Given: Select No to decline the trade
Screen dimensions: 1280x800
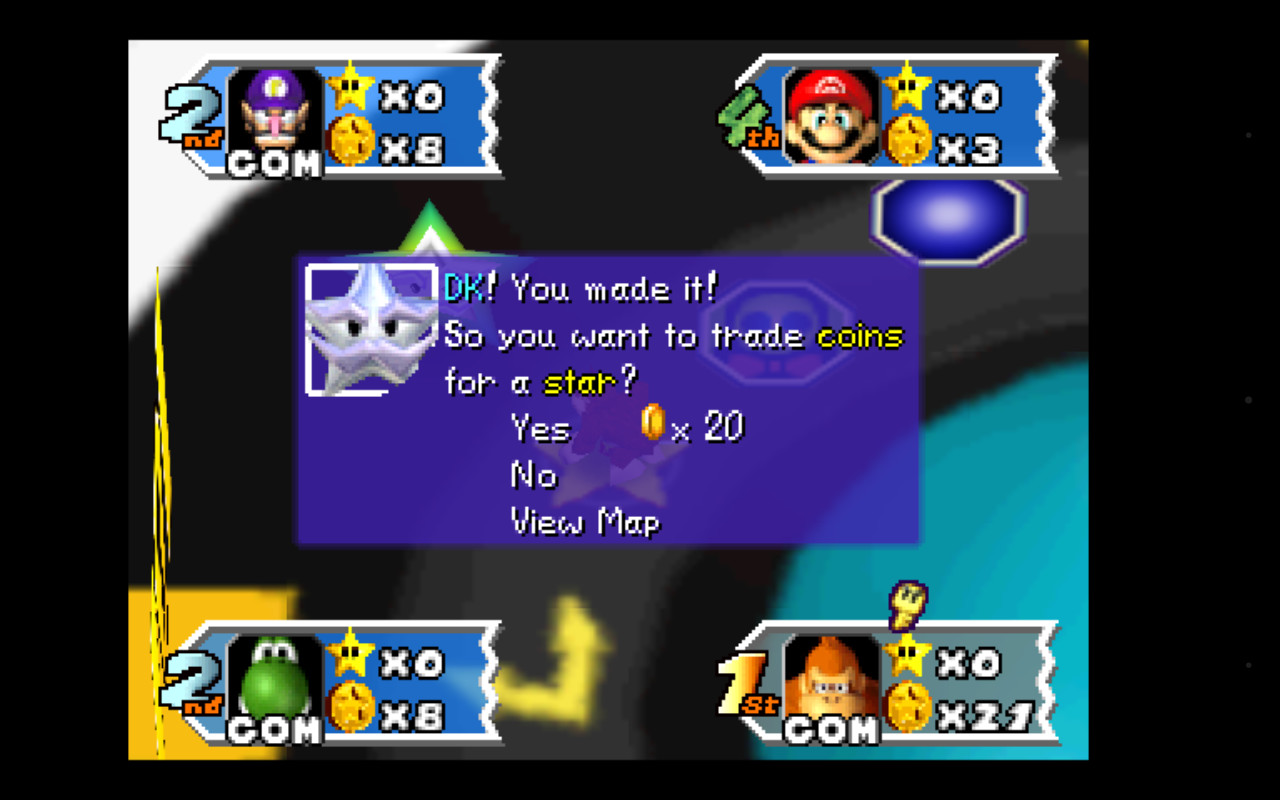Looking at the screenshot, I should click(533, 475).
